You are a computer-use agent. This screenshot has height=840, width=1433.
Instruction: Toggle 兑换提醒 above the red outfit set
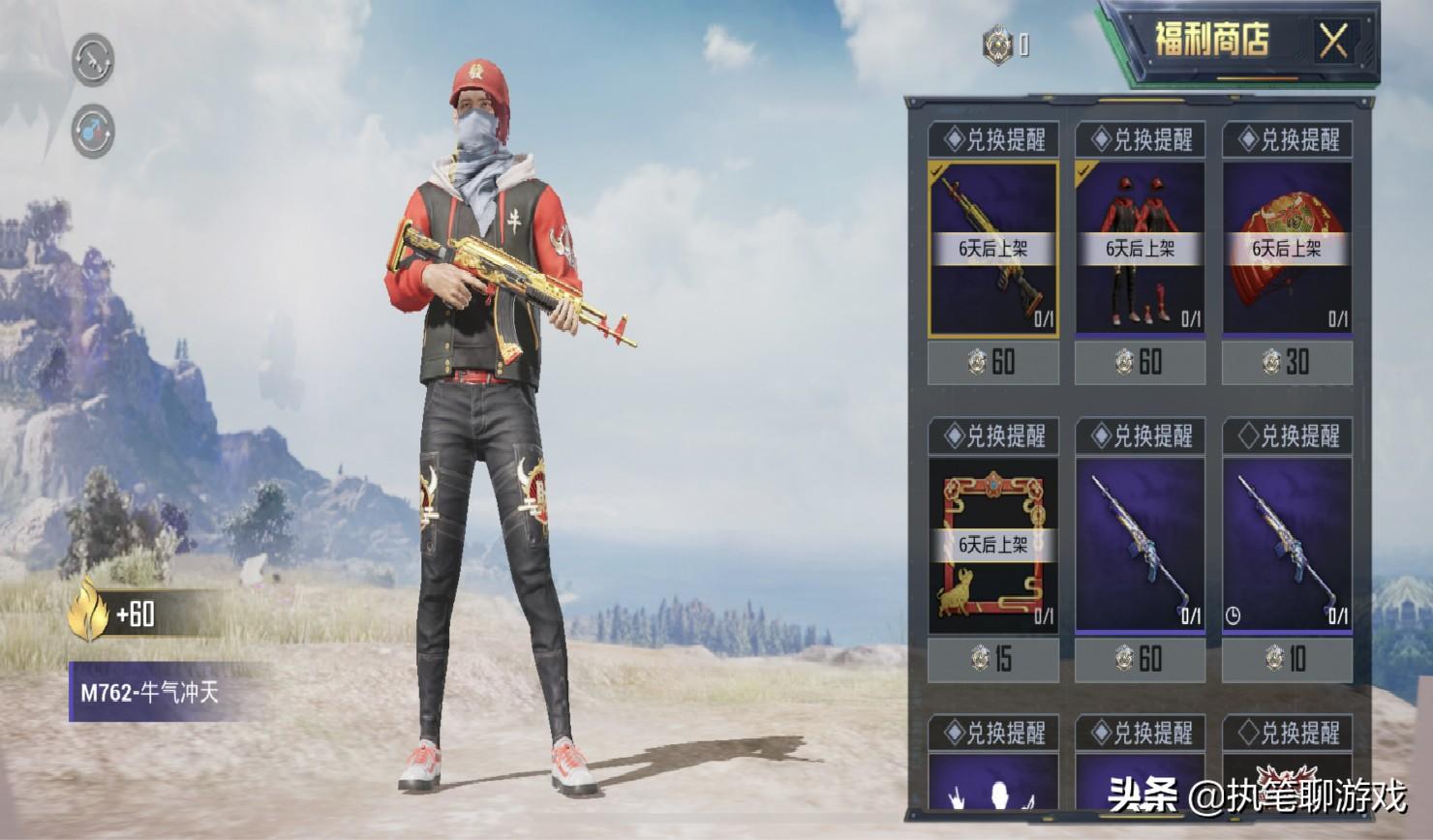pyautogui.click(x=1141, y=140)
